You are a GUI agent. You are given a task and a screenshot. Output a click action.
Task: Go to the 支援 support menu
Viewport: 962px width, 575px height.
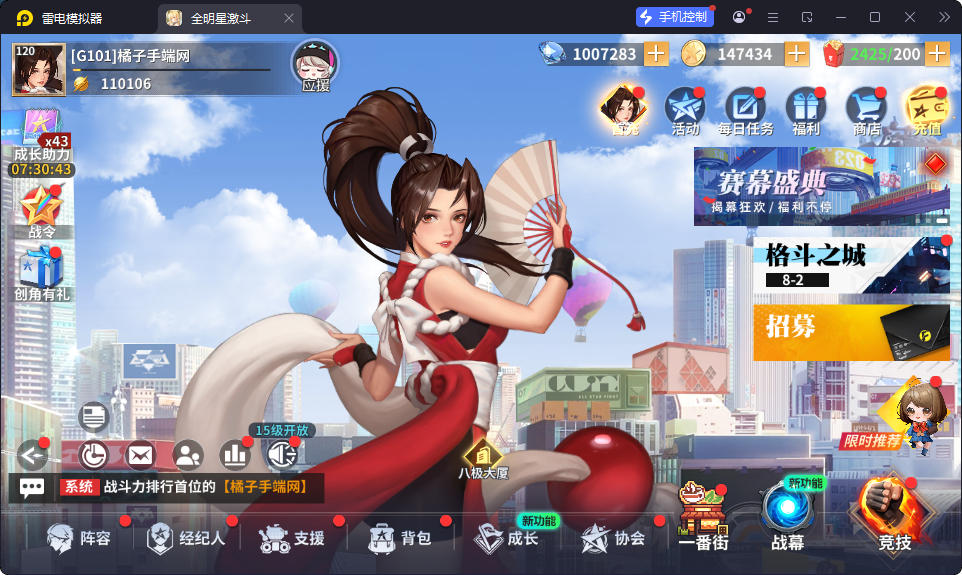click(x=292, y=538)
